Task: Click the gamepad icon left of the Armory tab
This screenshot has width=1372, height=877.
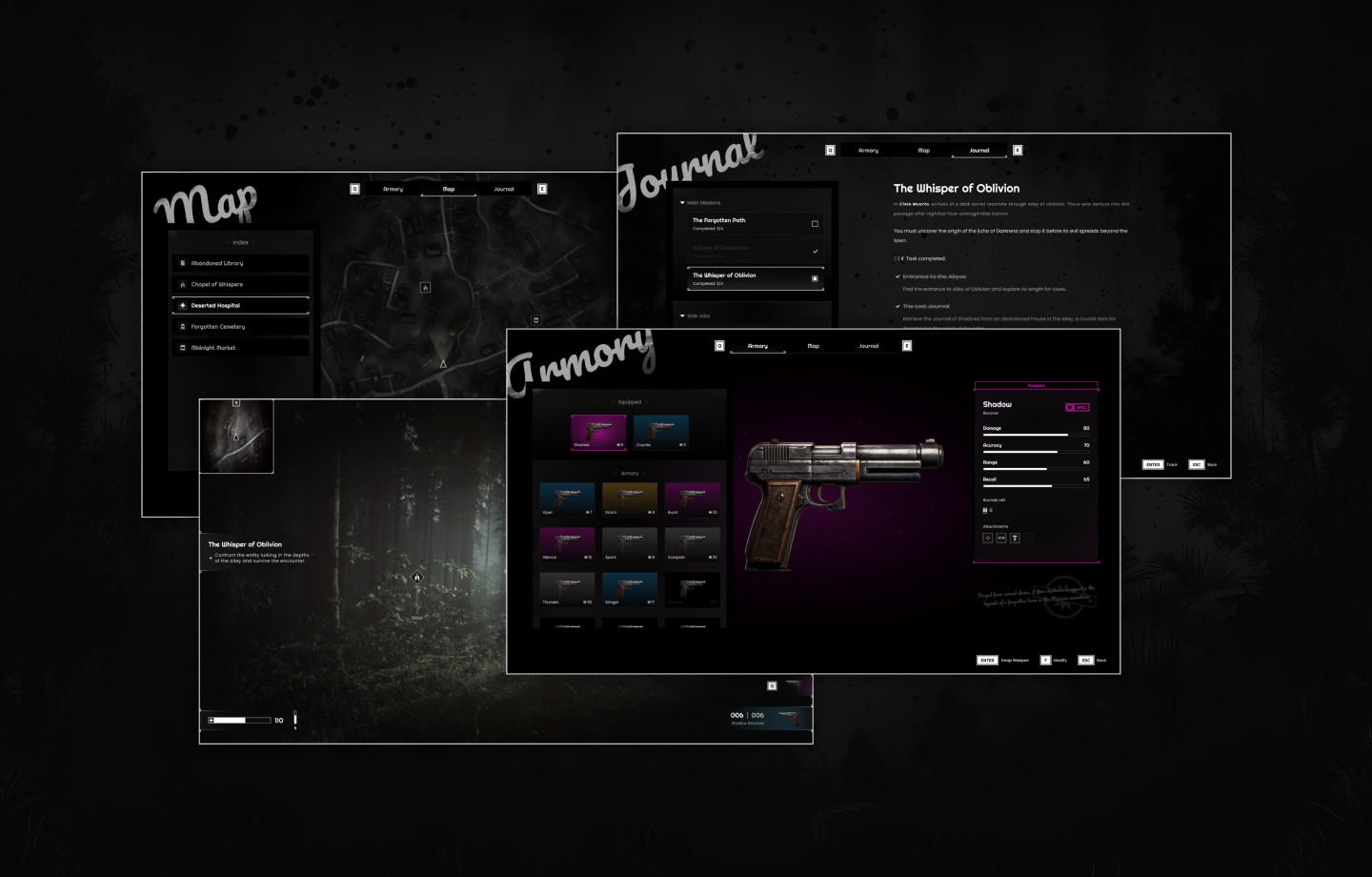Action: (x=718, y=346)
